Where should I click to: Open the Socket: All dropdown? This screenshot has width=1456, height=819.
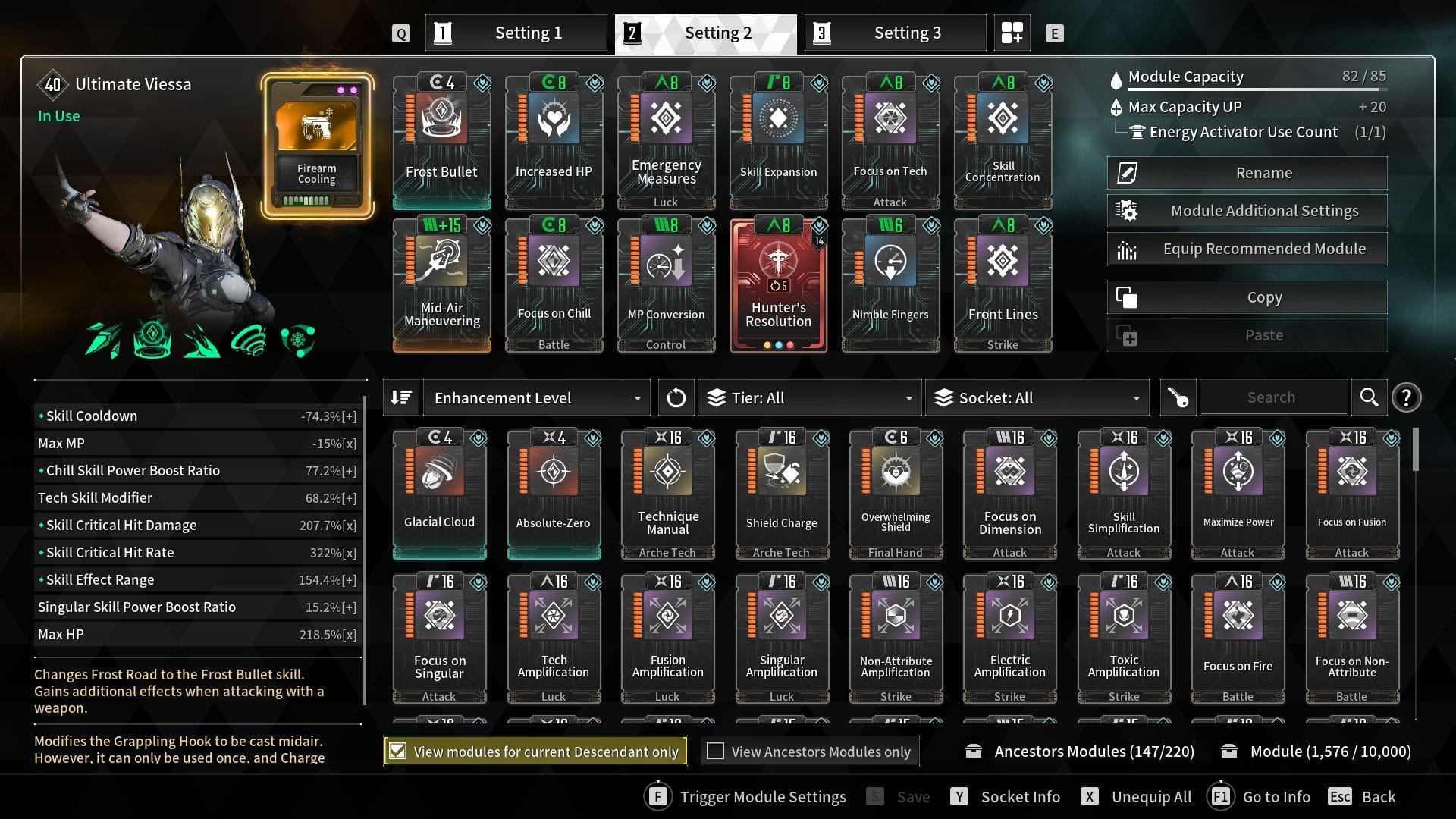point(1035,397)
